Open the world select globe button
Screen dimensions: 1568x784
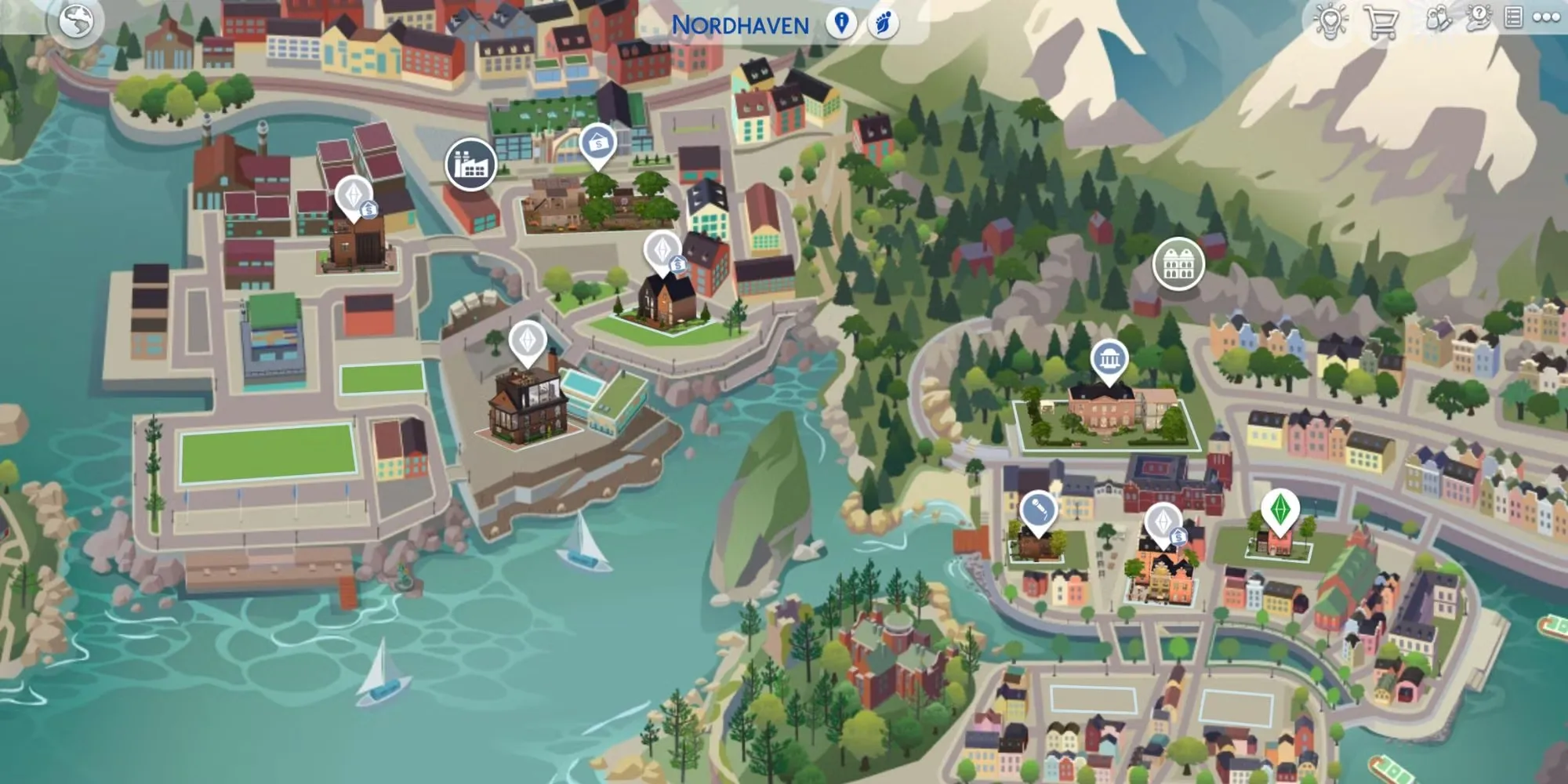pyautogui.click(x=76, y=22)
